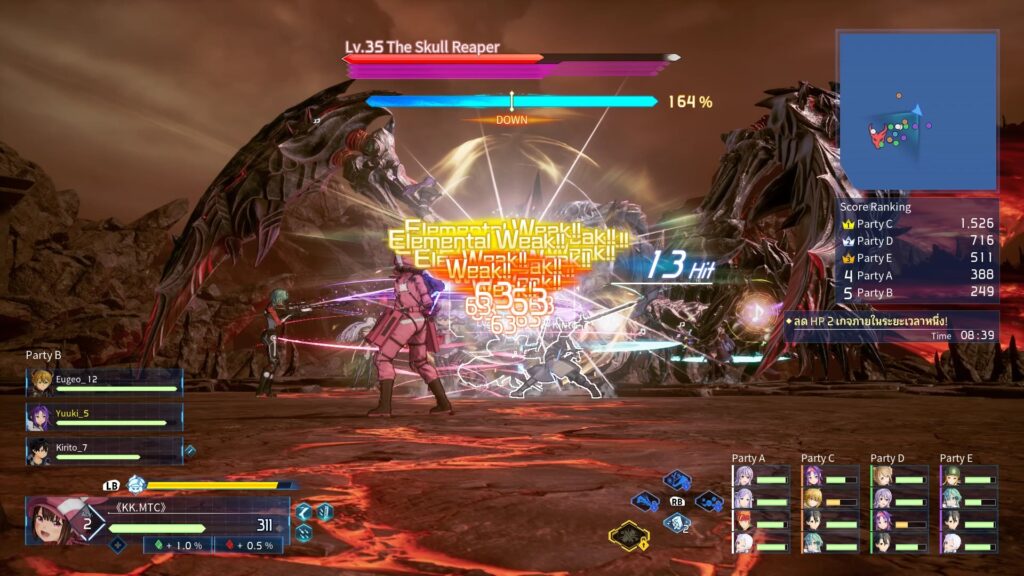Select the Party C row in Score Ranking
The width and height of the screenshot is (1024, 576).
917,223
